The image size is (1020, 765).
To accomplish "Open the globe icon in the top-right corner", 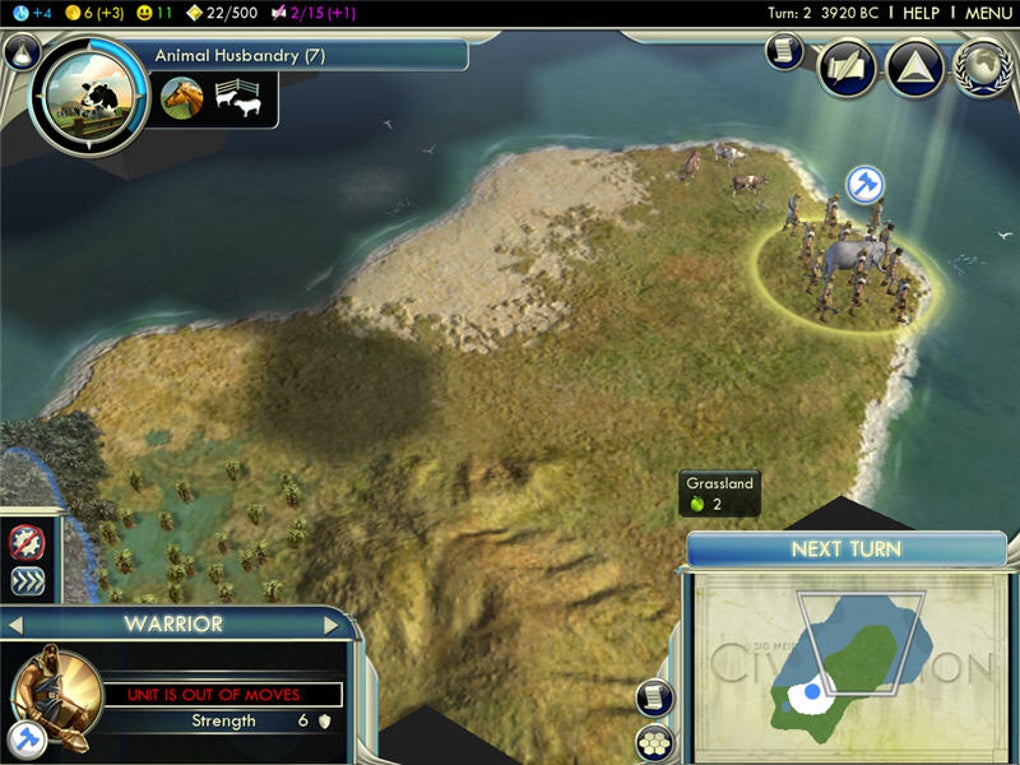I will 982,68.
